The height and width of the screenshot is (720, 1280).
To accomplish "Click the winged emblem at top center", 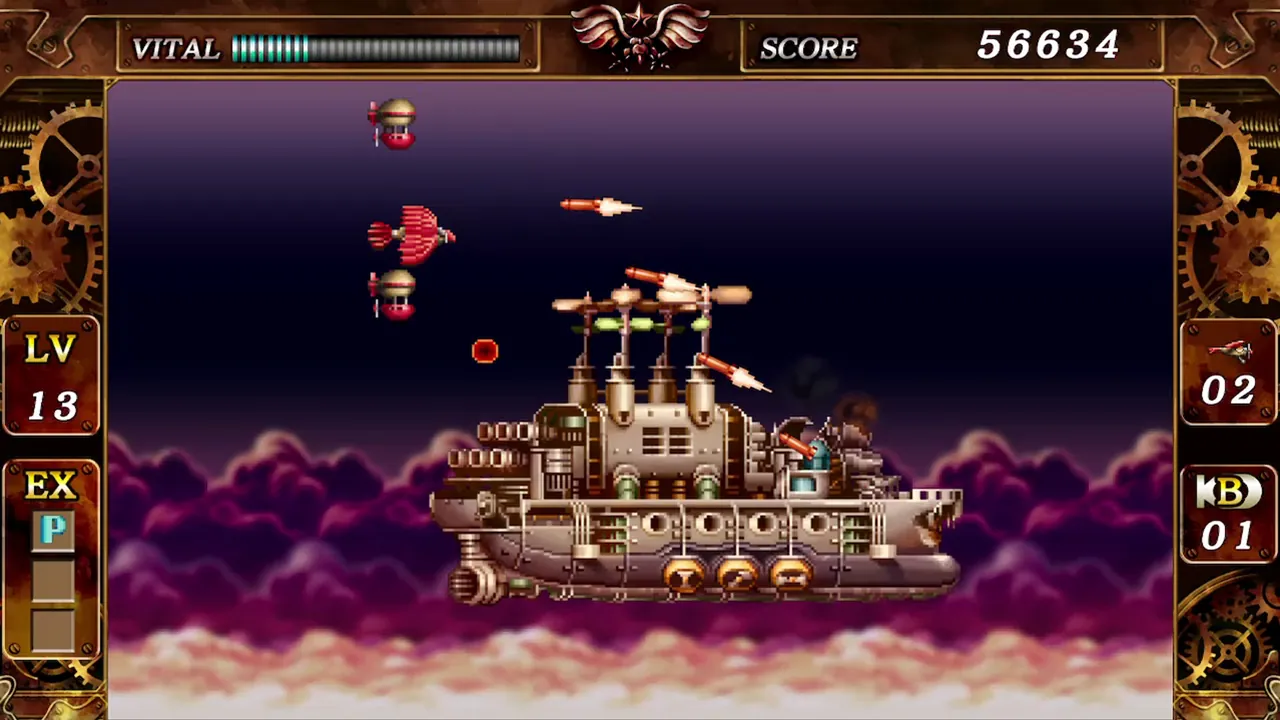I will tap(640, 35).
